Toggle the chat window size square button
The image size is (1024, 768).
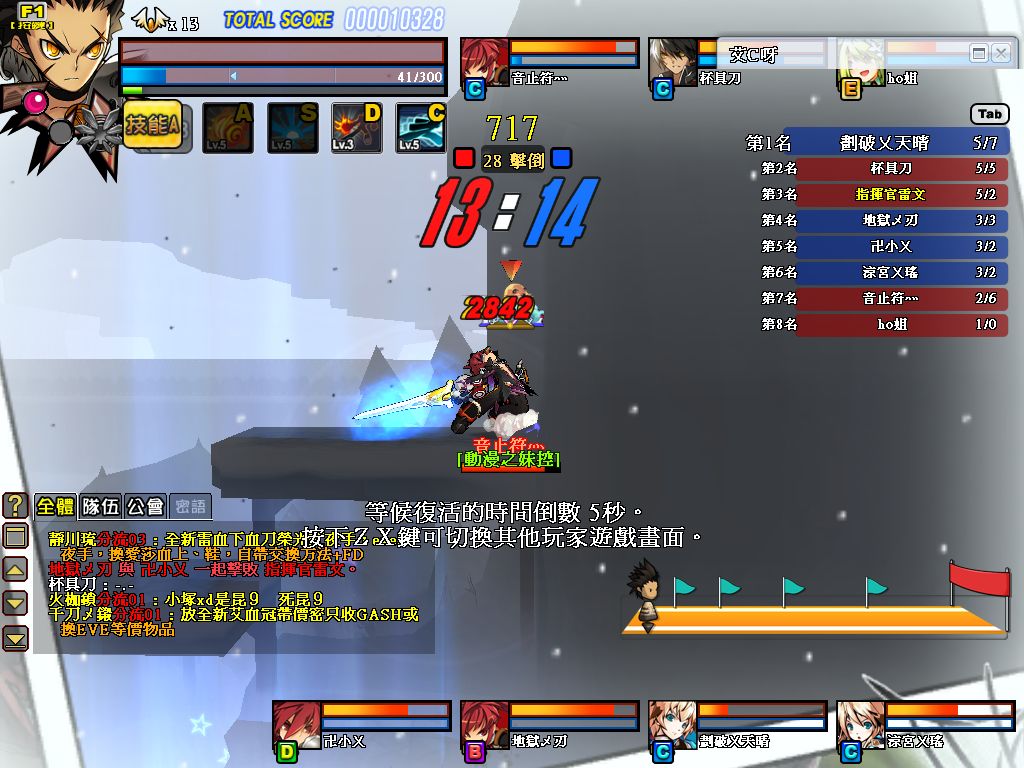(x=15, y=536)
